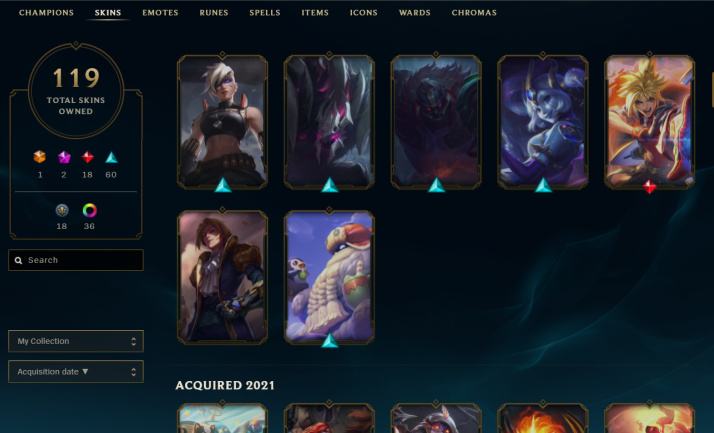
Task: Choose the muscular bird-headed skin card
Action: click(329, 277)
